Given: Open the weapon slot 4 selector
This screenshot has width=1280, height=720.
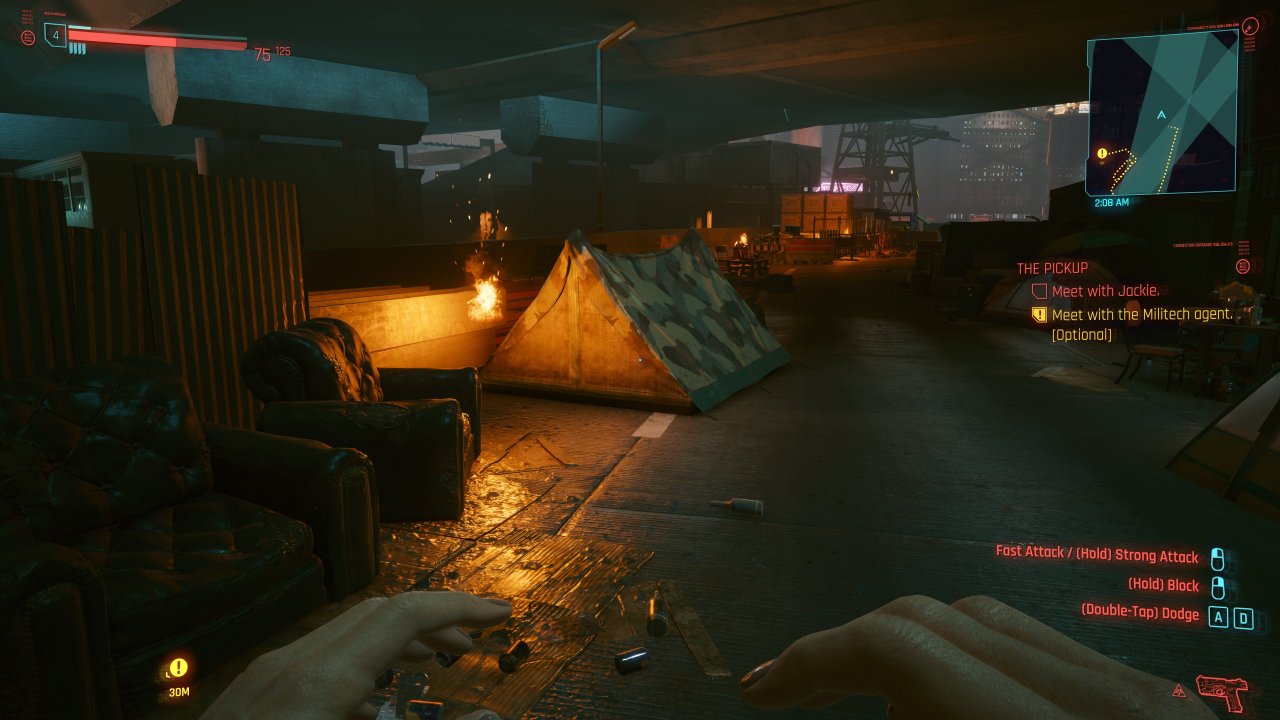Looking at the screenshot, I should [x=55, y=36].
